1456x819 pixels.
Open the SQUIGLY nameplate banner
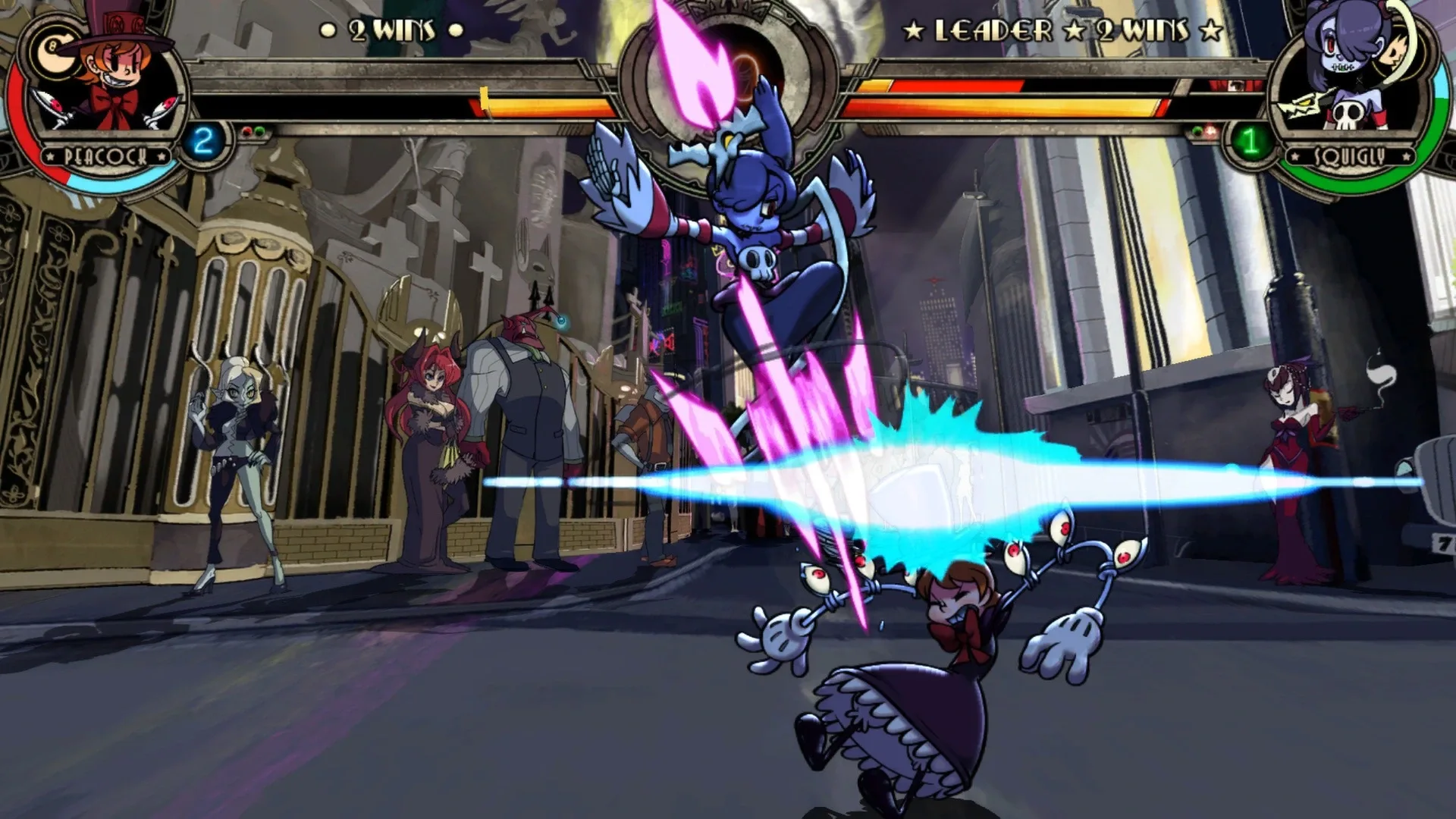tap(1351, 155)
